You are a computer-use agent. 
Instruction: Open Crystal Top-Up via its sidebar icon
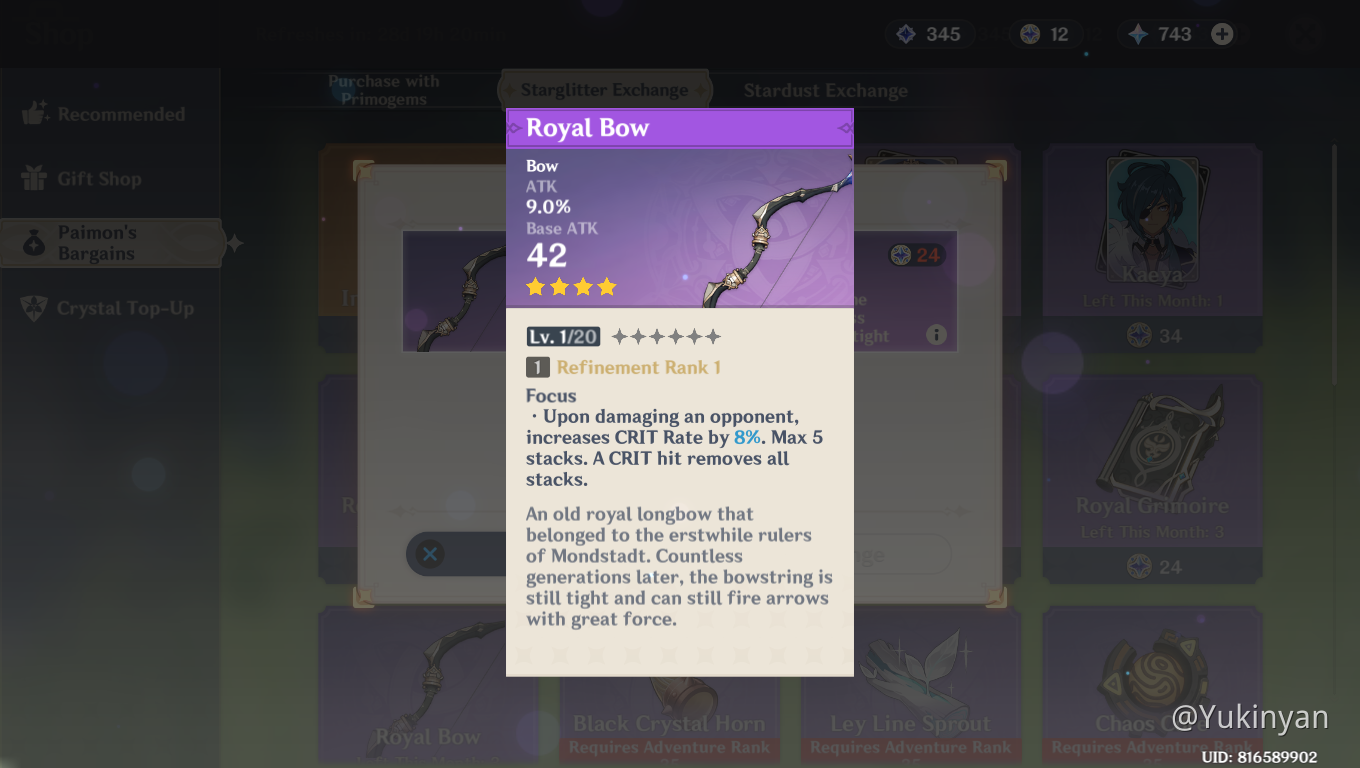(x=35, y=307)
